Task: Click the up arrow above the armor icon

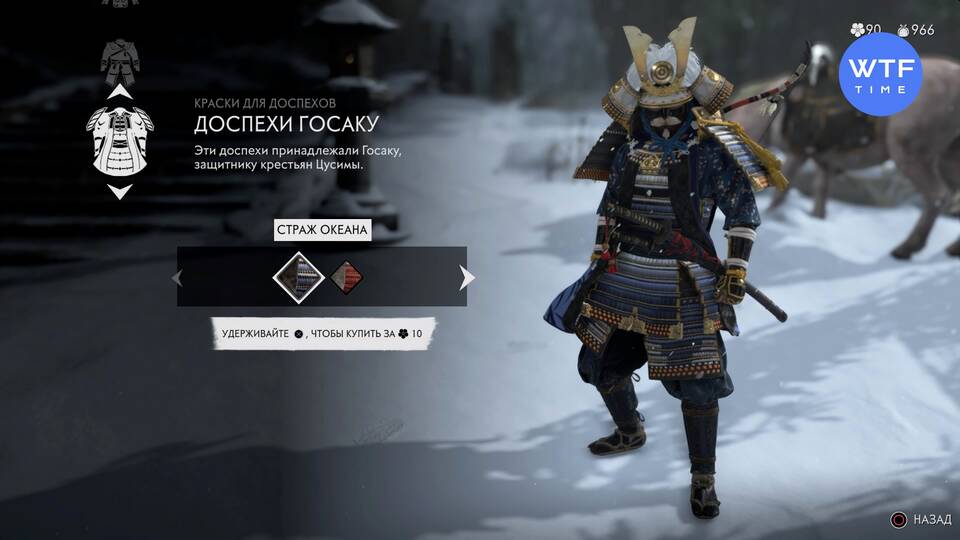Action: [119, 92]
